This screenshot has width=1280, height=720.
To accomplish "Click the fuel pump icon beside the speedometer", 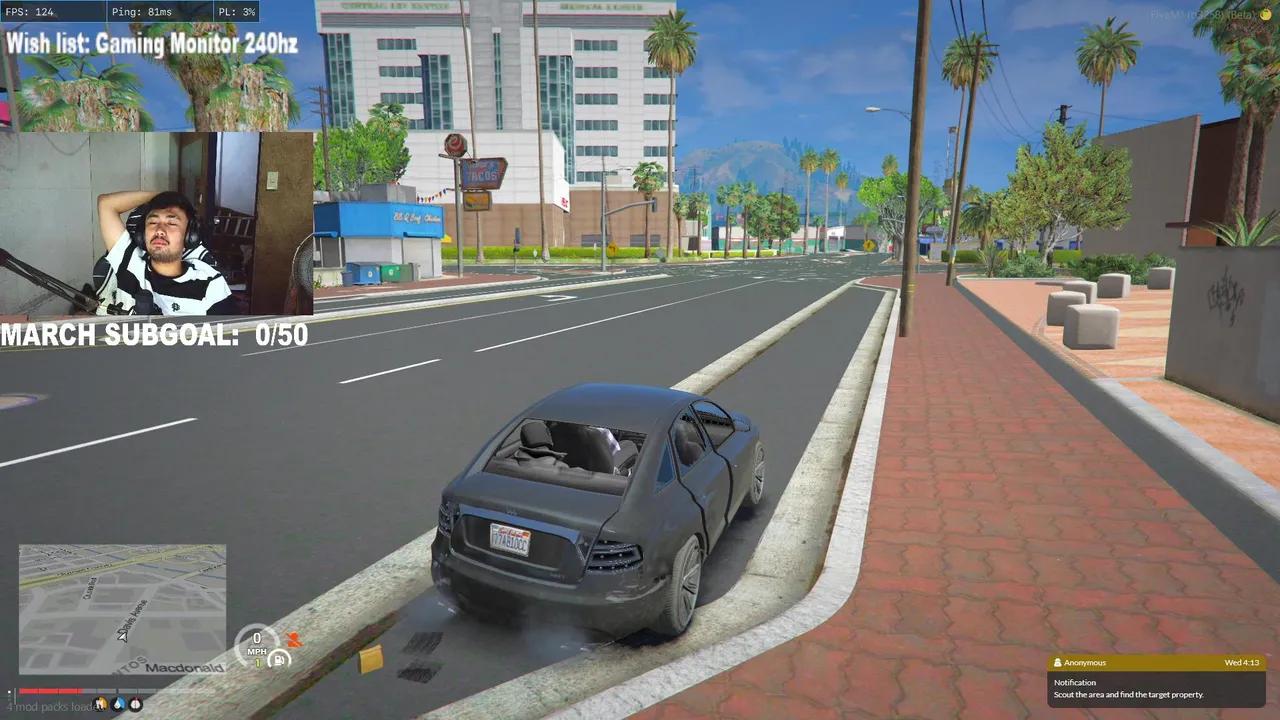I will [x=278, y=658].
